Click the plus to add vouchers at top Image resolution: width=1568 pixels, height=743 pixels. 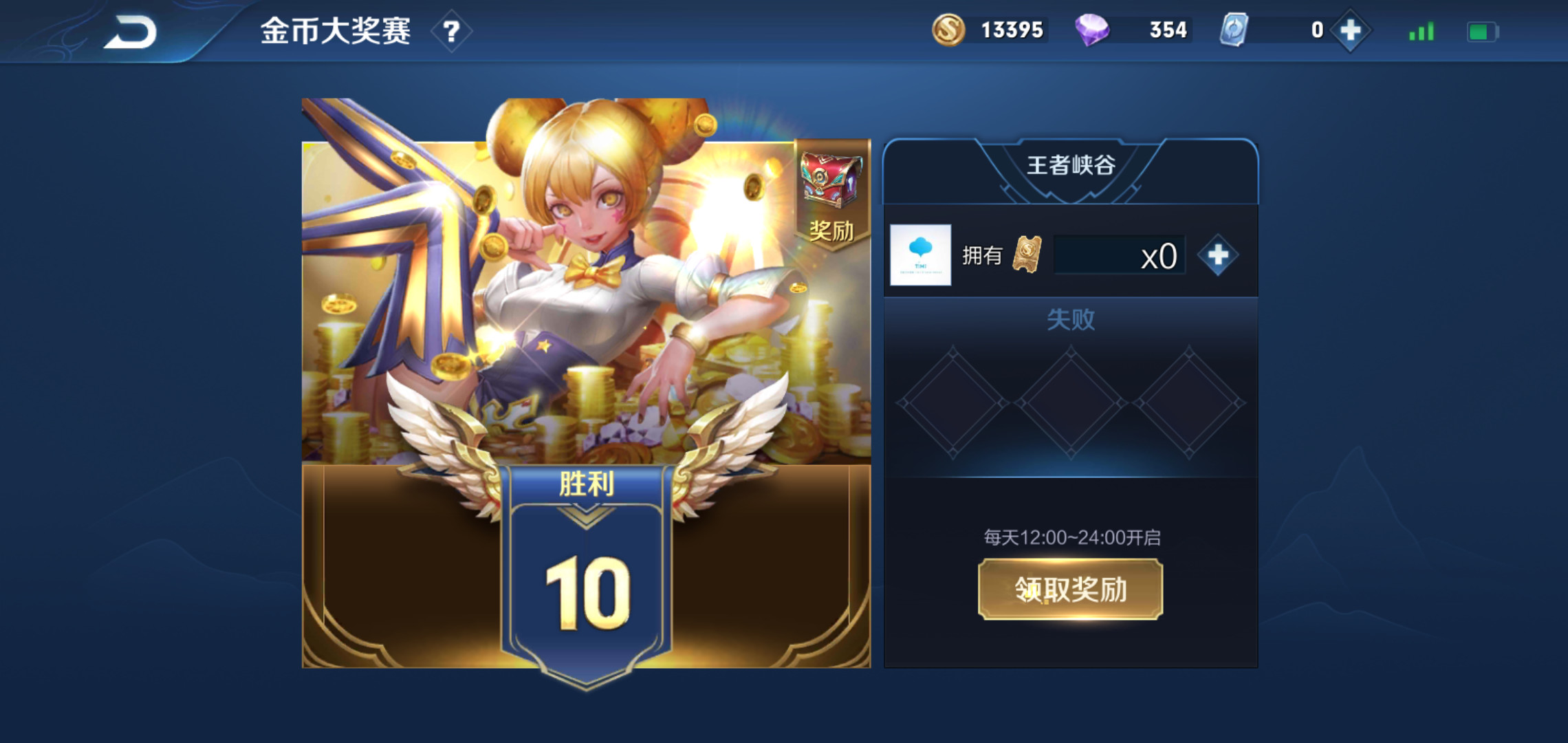click(1350, 30)
